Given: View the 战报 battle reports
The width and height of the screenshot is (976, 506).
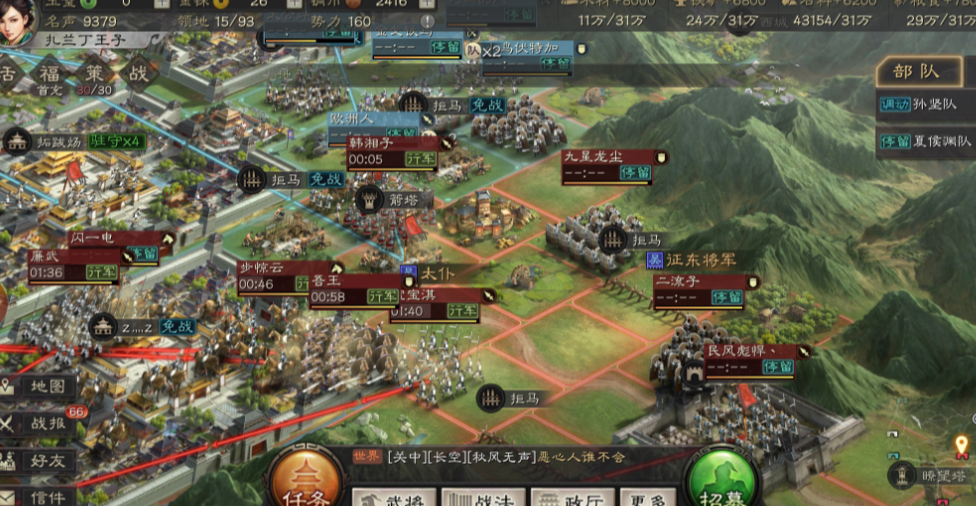Looking at the screenshot, I should (x=39, y=423).
